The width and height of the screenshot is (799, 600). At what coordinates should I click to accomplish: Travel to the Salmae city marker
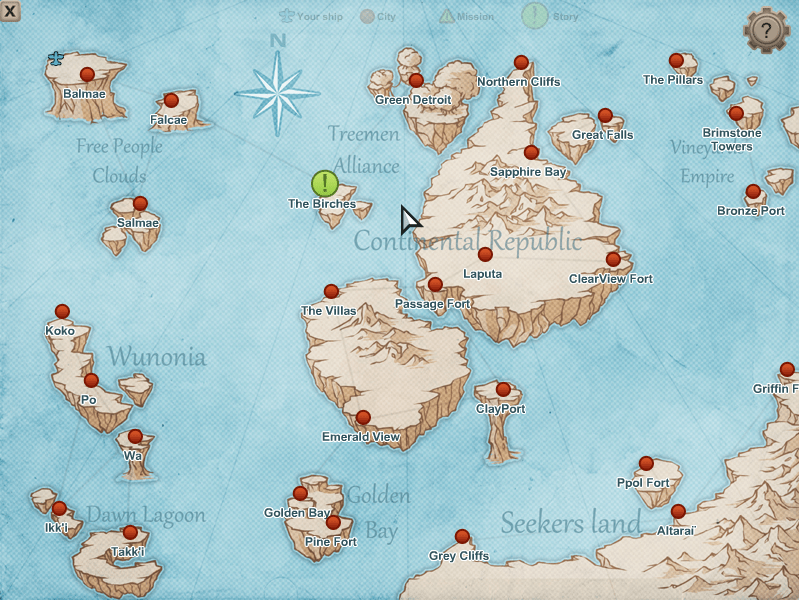point(140,203)
